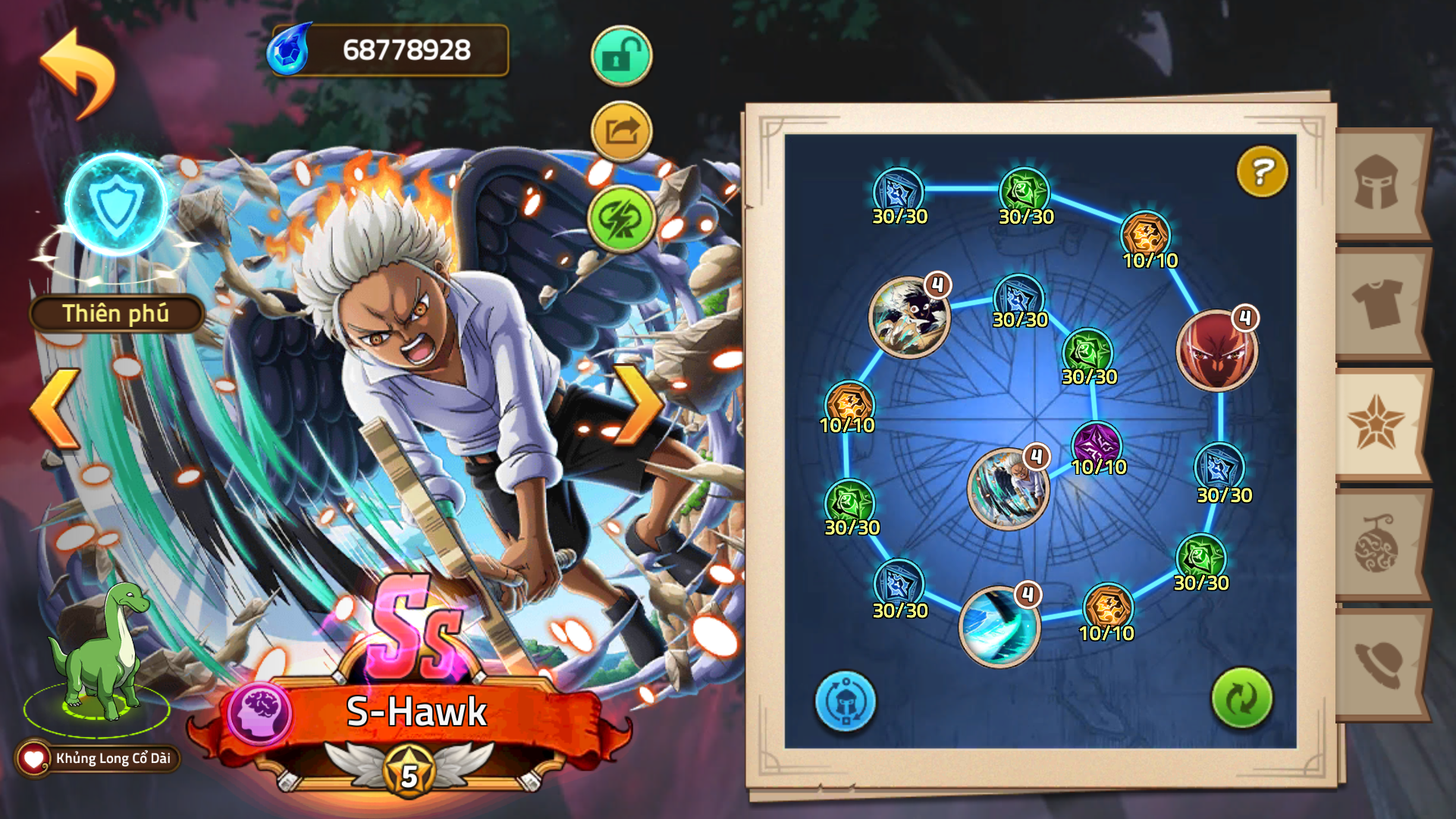The image size is (1456, 819).
Task: Select the helmet tab
Action: [x=1377, y=183]
